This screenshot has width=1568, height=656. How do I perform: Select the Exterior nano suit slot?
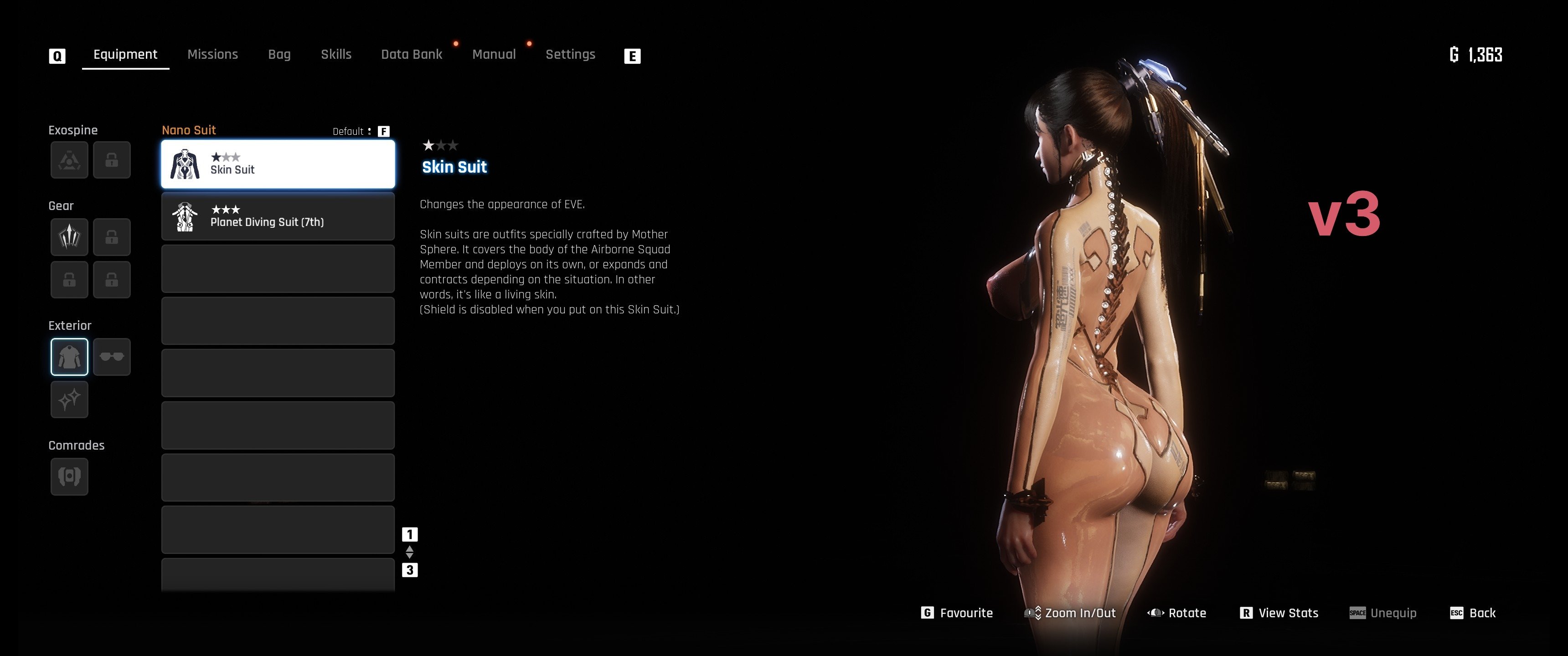[69, 357]
